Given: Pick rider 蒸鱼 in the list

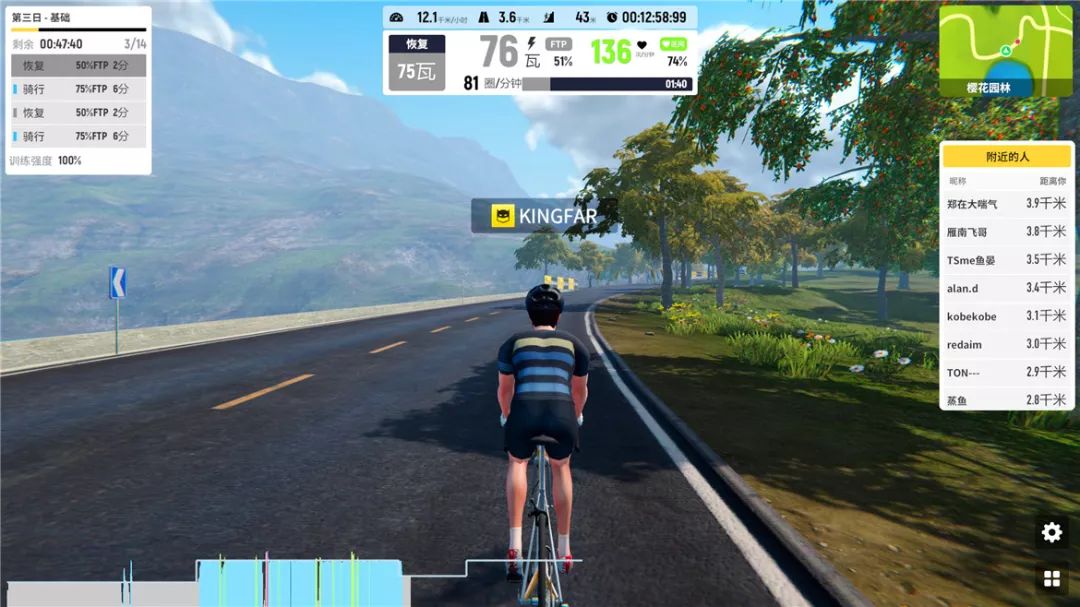Looking at the screenshot, I should click(x=1006, y=400).
